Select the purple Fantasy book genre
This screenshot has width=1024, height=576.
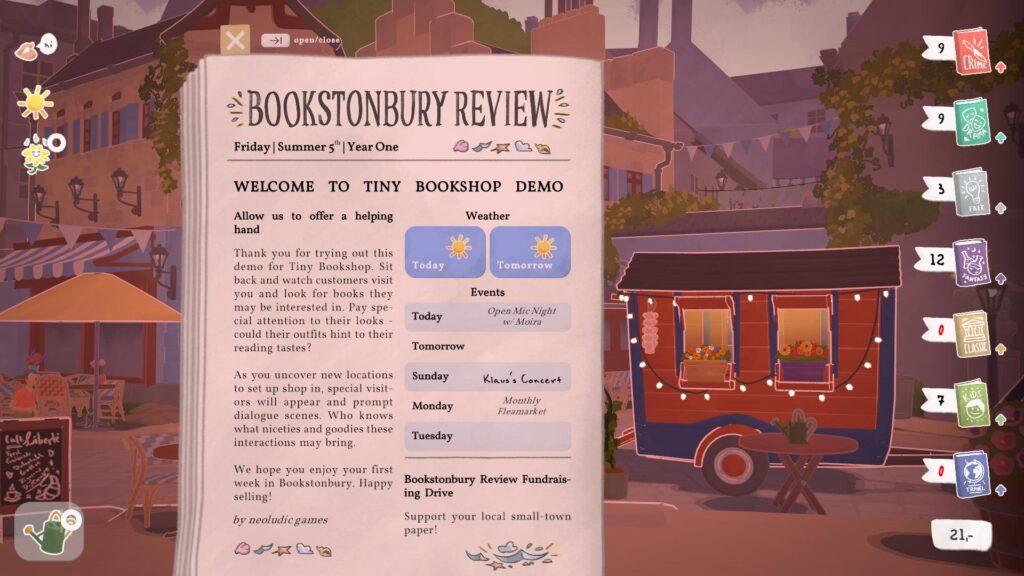970,262
